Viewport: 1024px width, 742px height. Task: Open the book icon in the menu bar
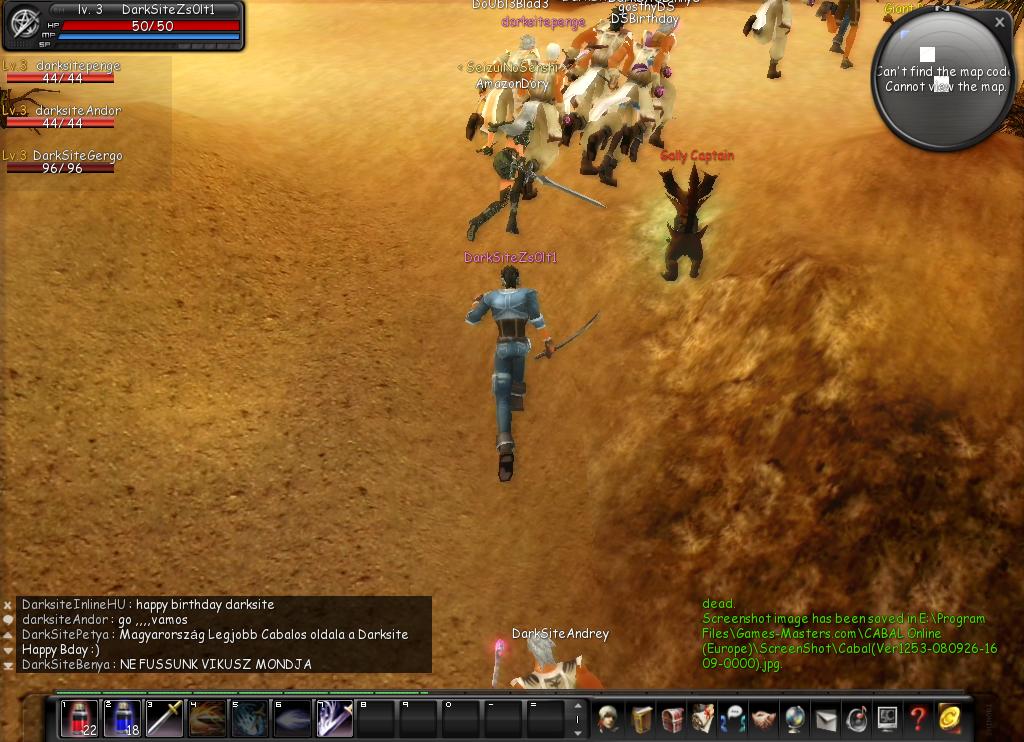coord(640,719)
